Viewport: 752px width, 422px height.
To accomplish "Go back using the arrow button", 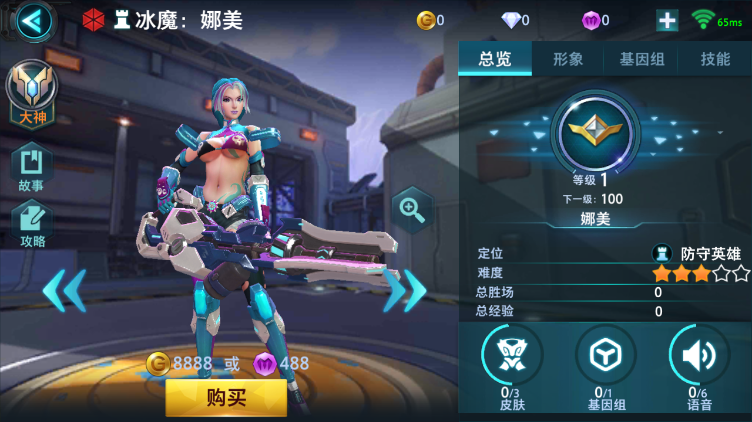I will pos(34,21).
